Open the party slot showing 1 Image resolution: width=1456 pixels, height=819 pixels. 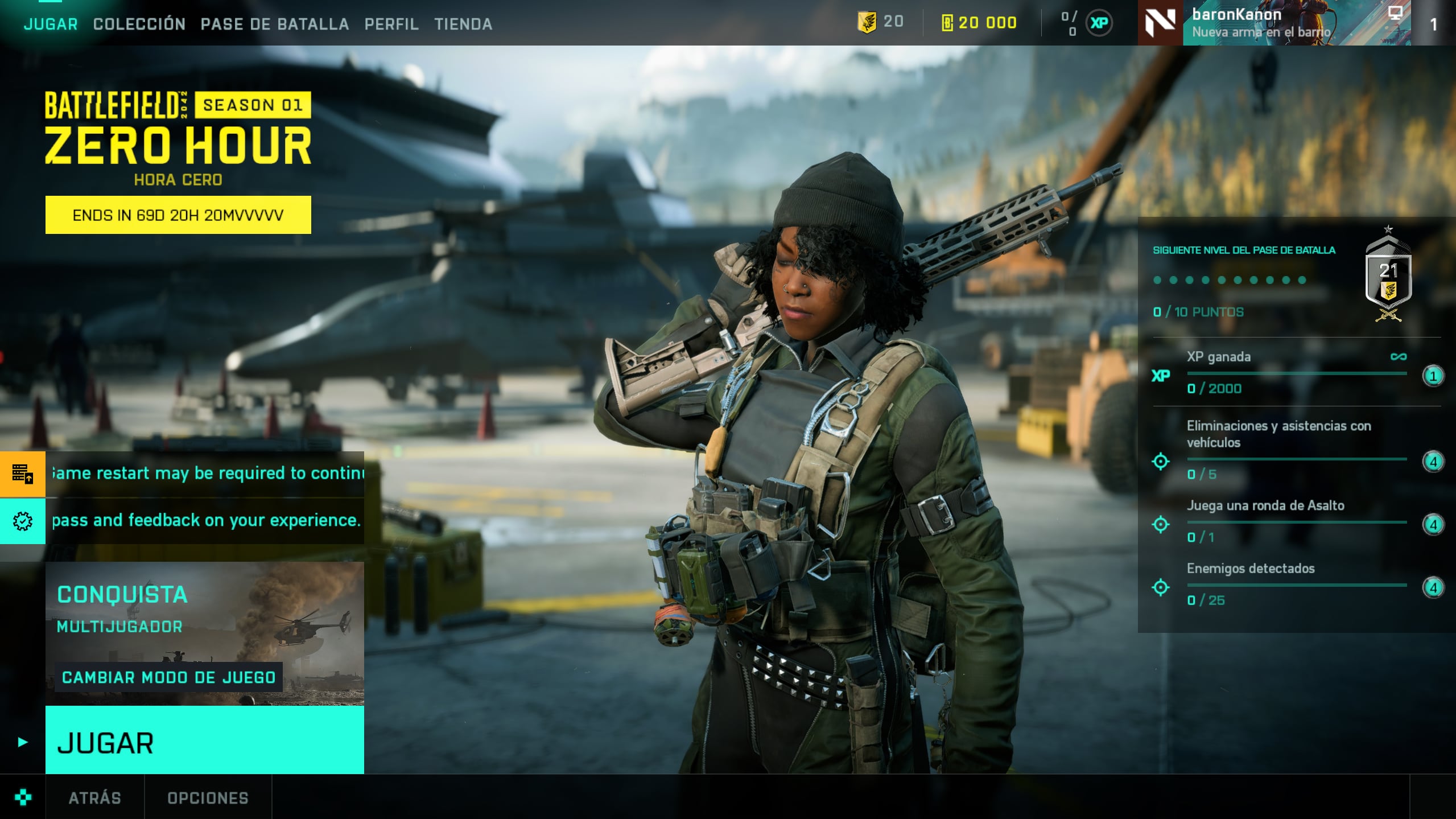(x=1433, y=24)
